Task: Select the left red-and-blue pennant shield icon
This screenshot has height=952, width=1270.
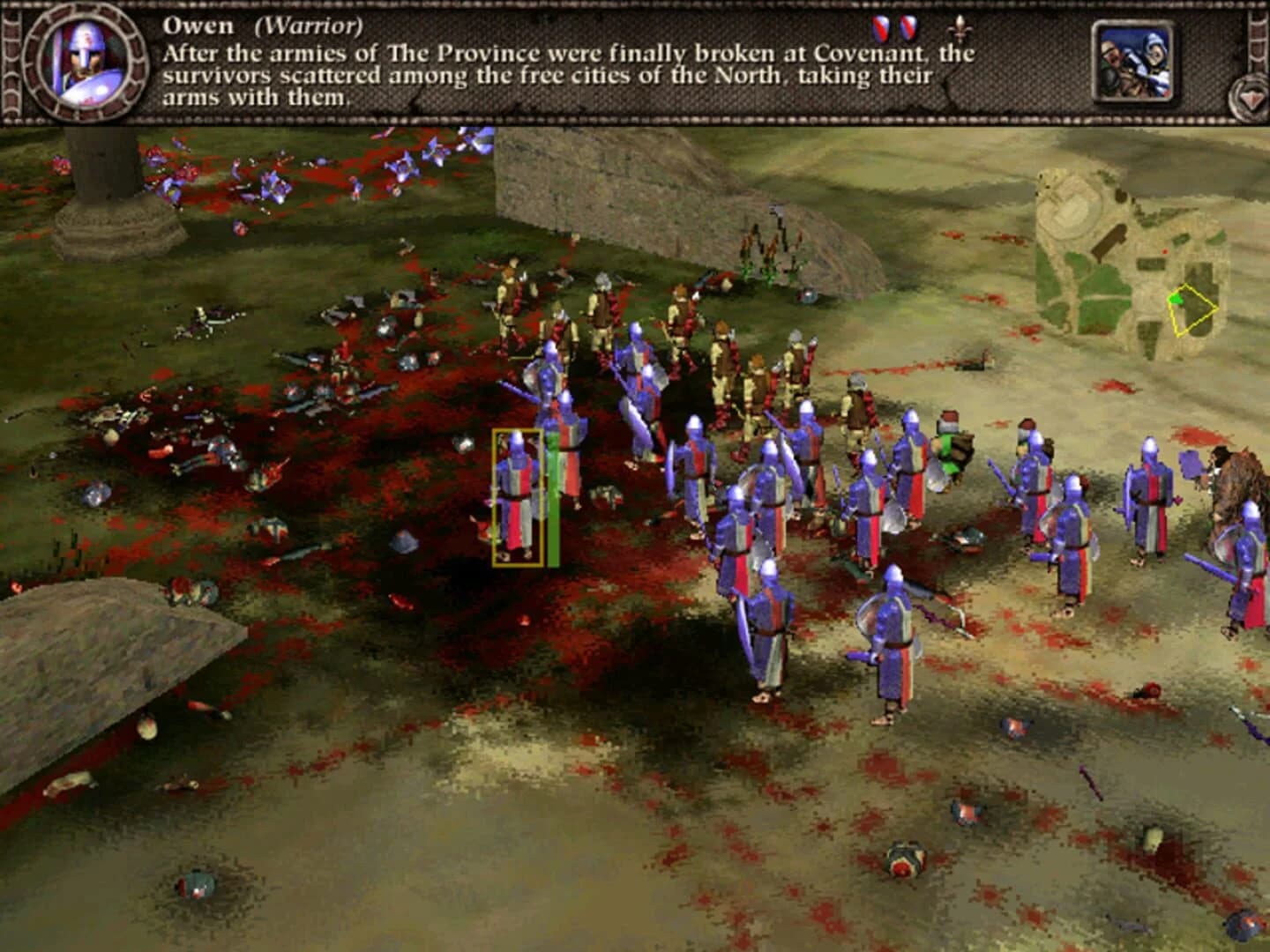Action: (x=880, y=28)
